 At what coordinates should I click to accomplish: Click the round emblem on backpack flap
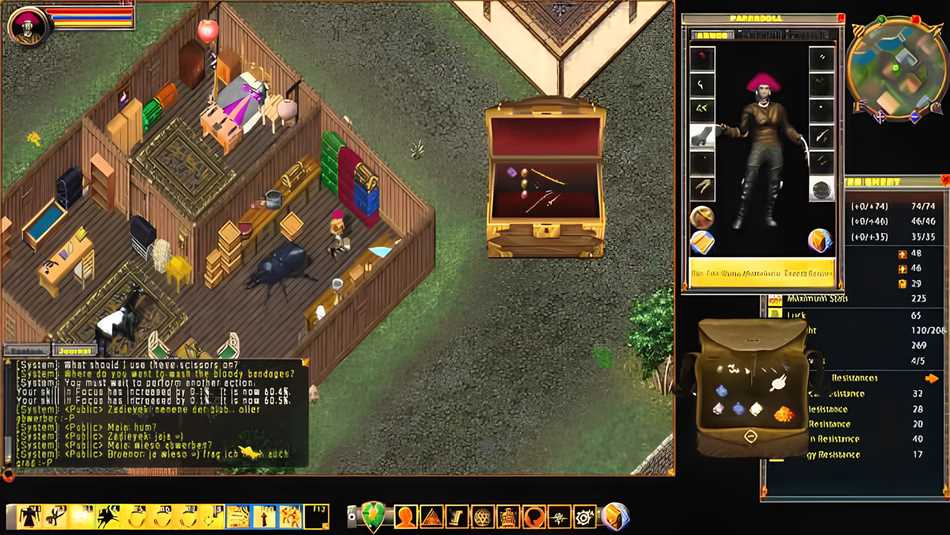click(x=750, y=436)
